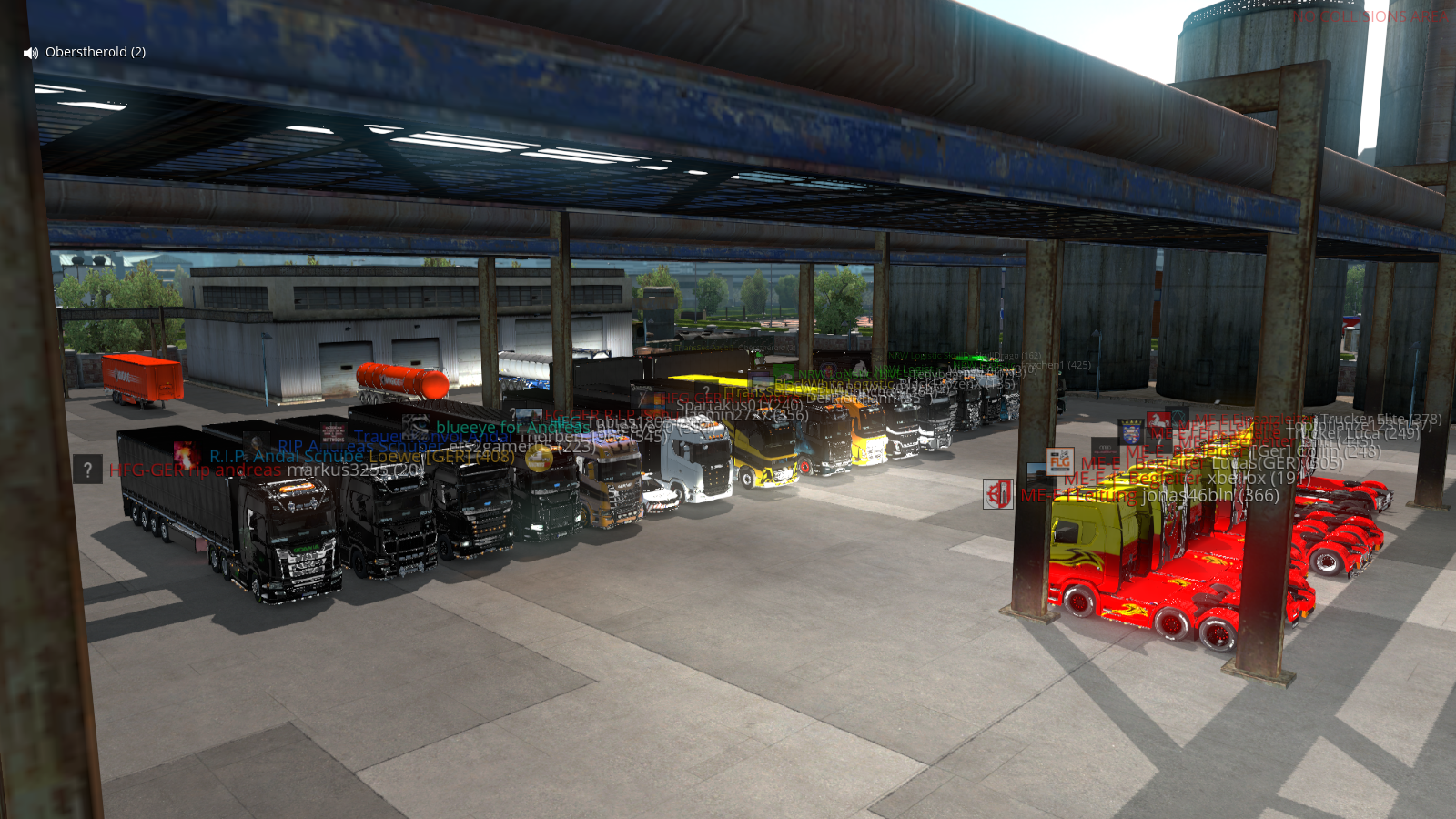Click the speaker icon beside Oberstherold
This screenshot has height=819, width=1456.
coord(31,53)
